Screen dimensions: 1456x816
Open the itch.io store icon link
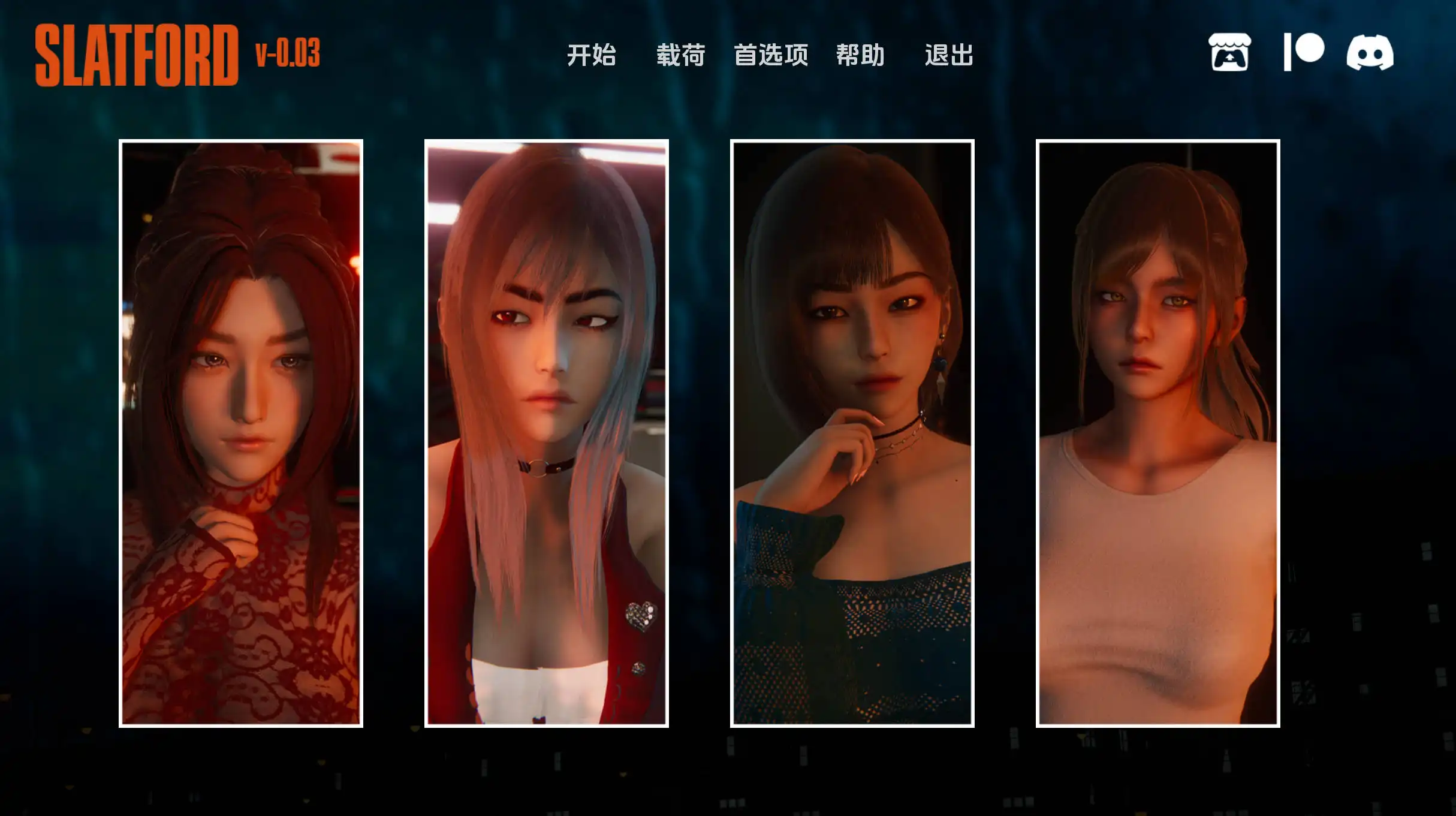click(x=1229, y=53)
